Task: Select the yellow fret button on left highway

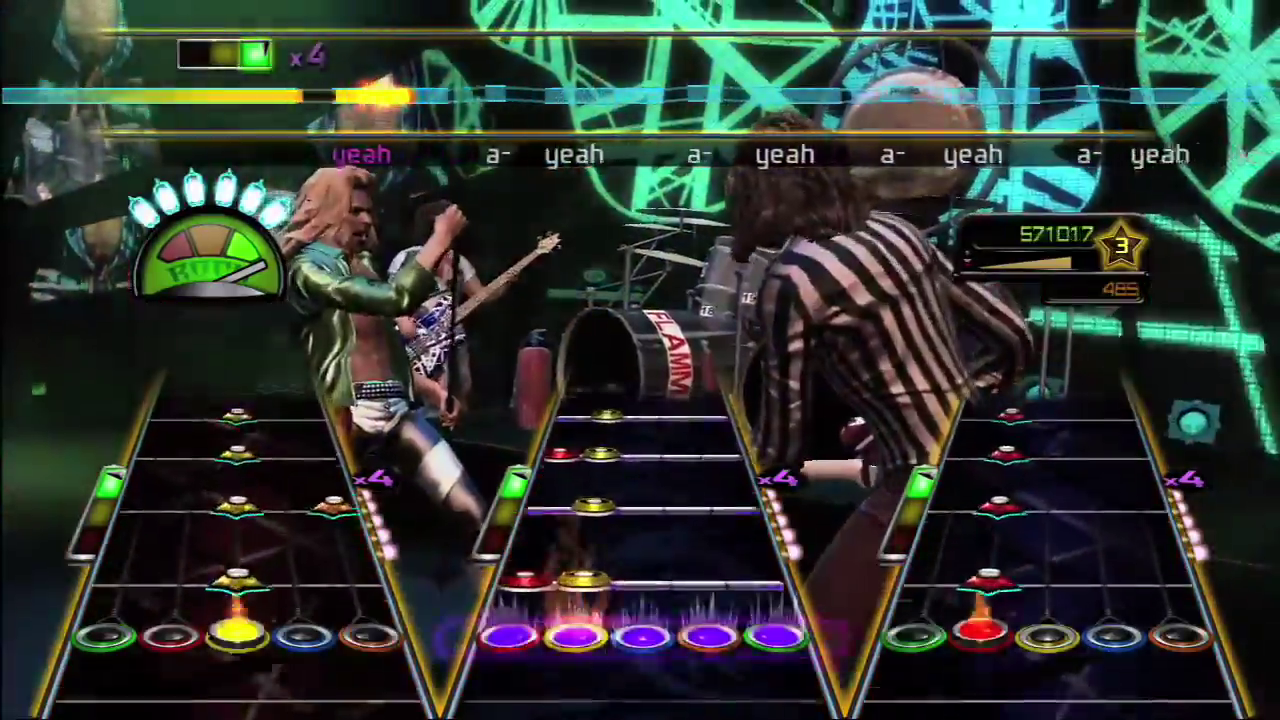Action: (x=236, y=632)
